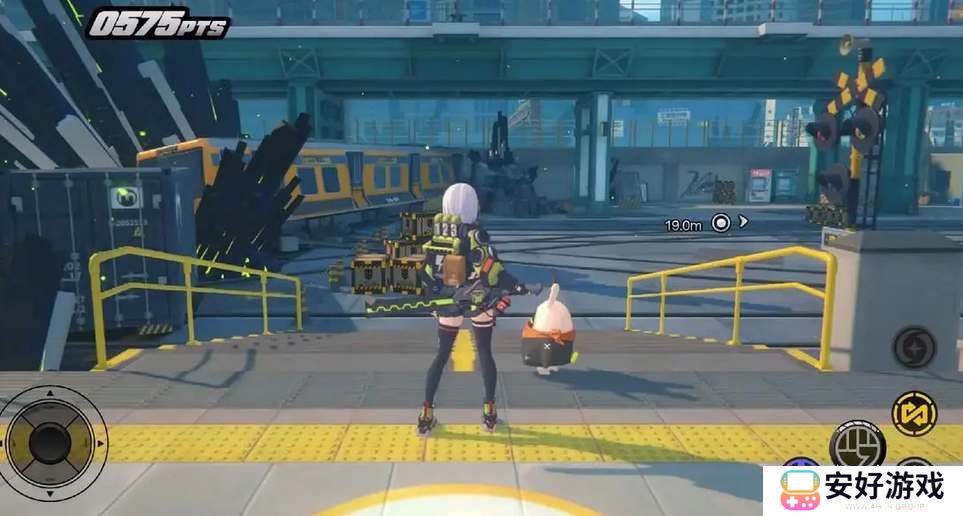Image resolution: width=963 pixels, height=516 pixels.
Task: Select the 19.0m objective waypoint marker
Action: pyautogui.click(x=720, y=223)
